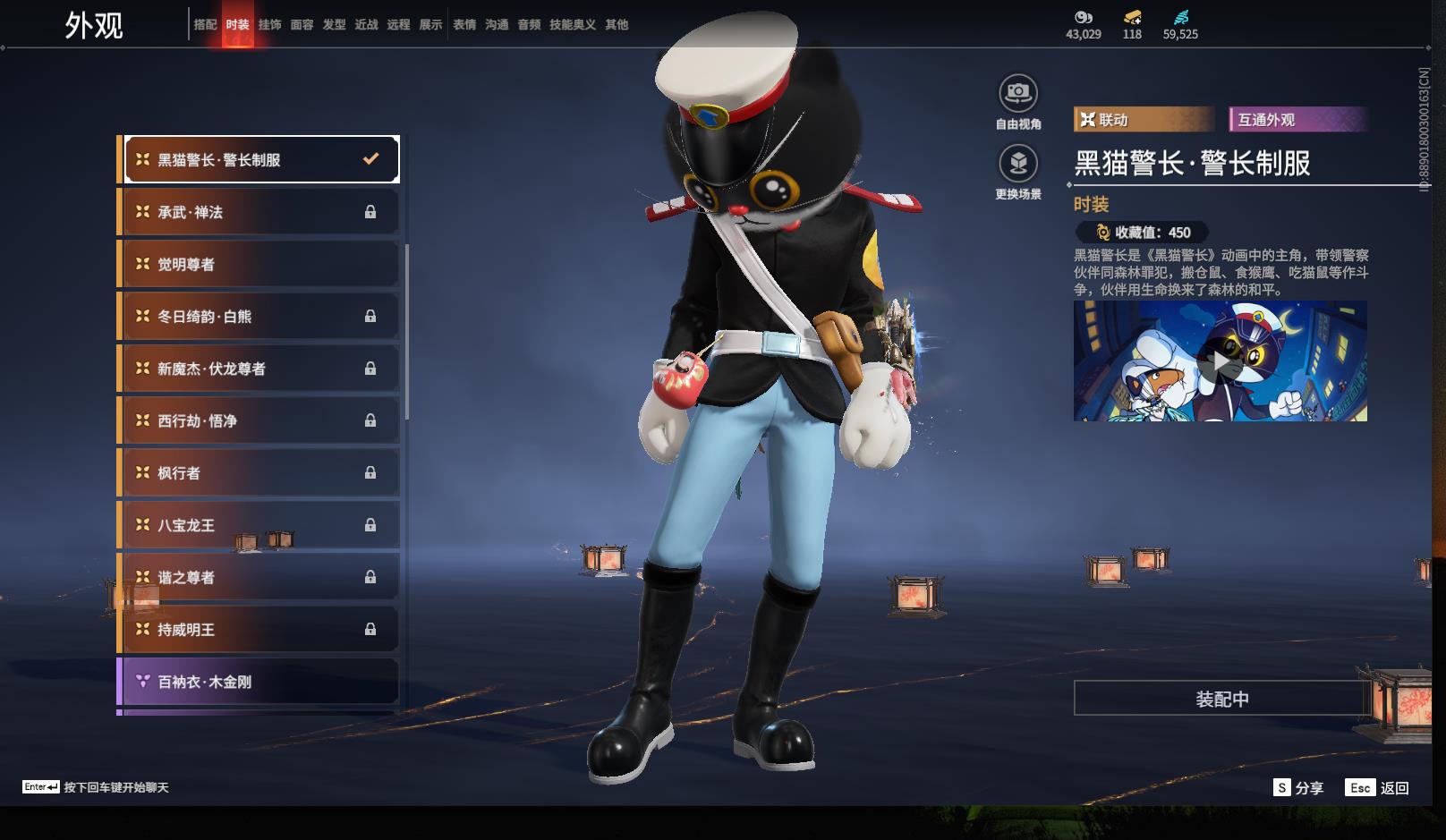This screenshot has width=1446, height=840.
Task: Share the outfit with 分享
Action: (x=1298, y=787)
